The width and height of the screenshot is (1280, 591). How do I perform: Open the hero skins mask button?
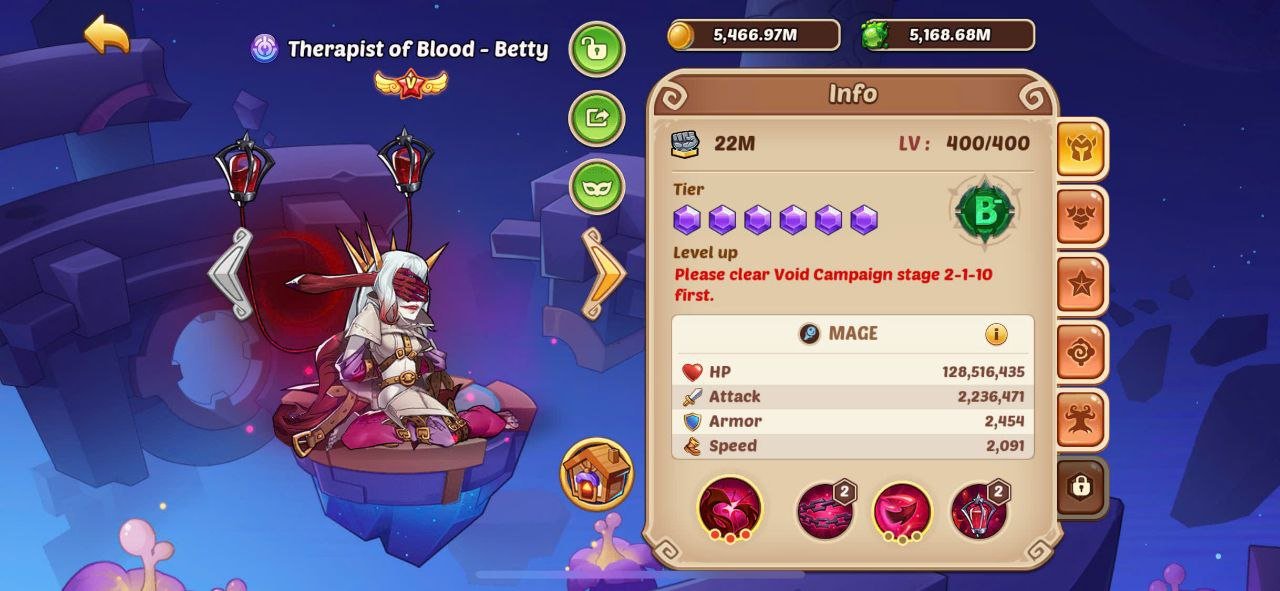click(597, 187)
